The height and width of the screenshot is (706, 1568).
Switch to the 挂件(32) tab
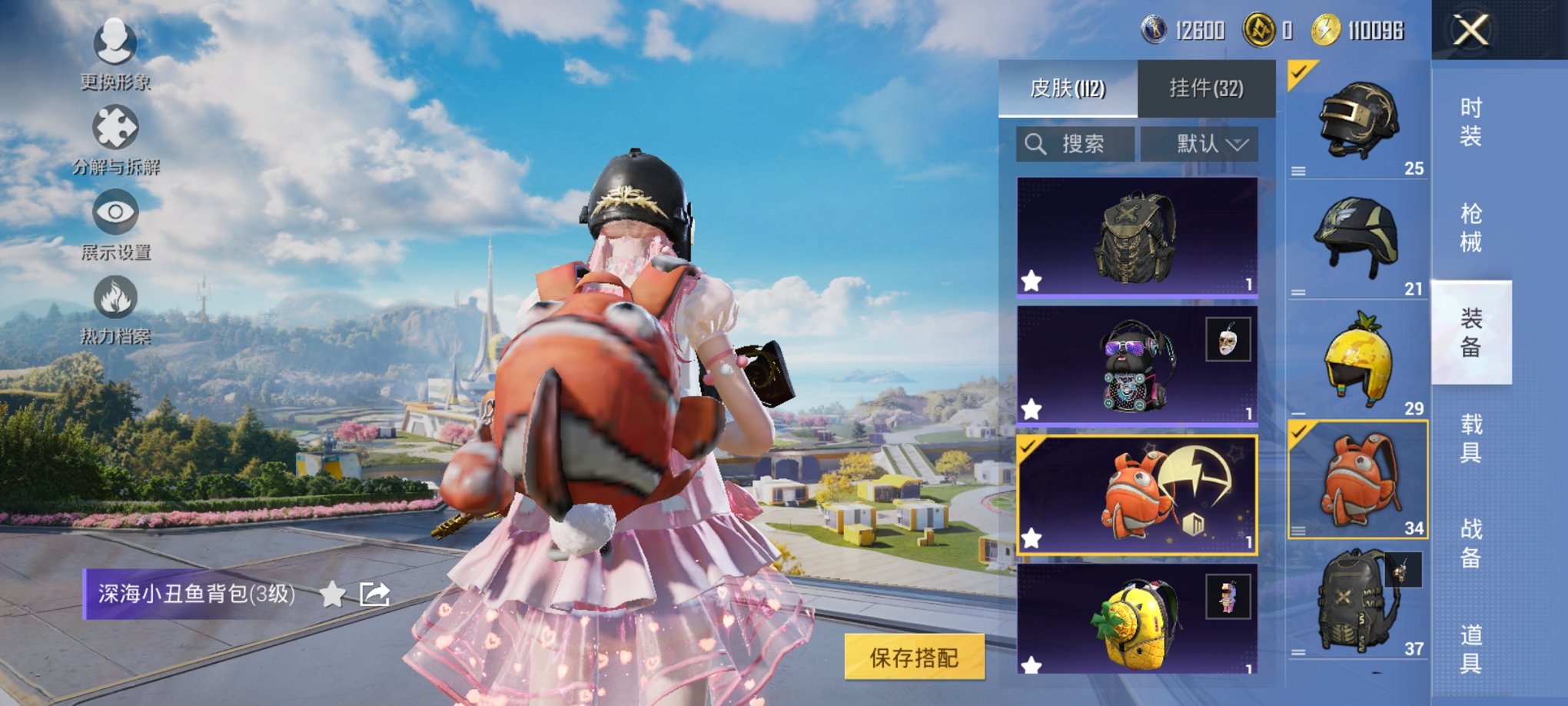[x=1207, y=88]
